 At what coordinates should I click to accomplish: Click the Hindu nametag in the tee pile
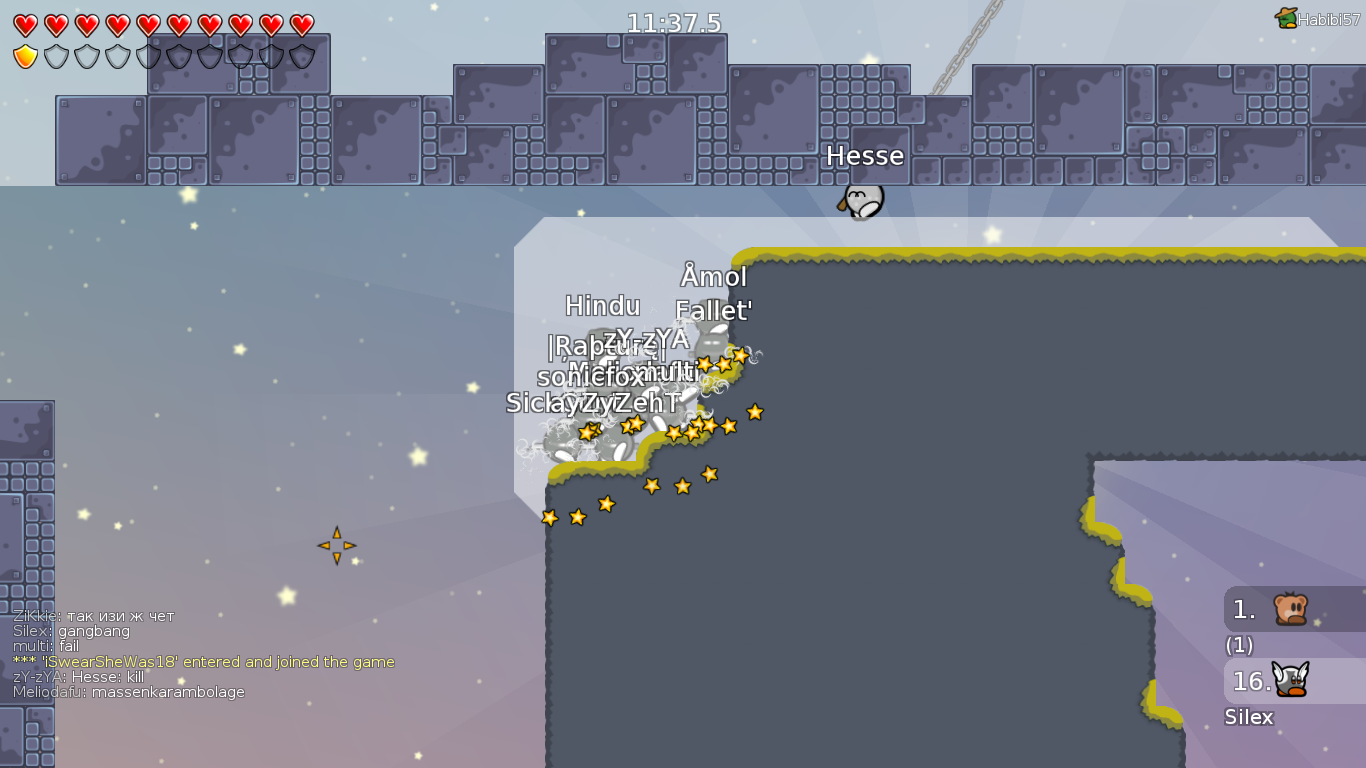(604, 306)
